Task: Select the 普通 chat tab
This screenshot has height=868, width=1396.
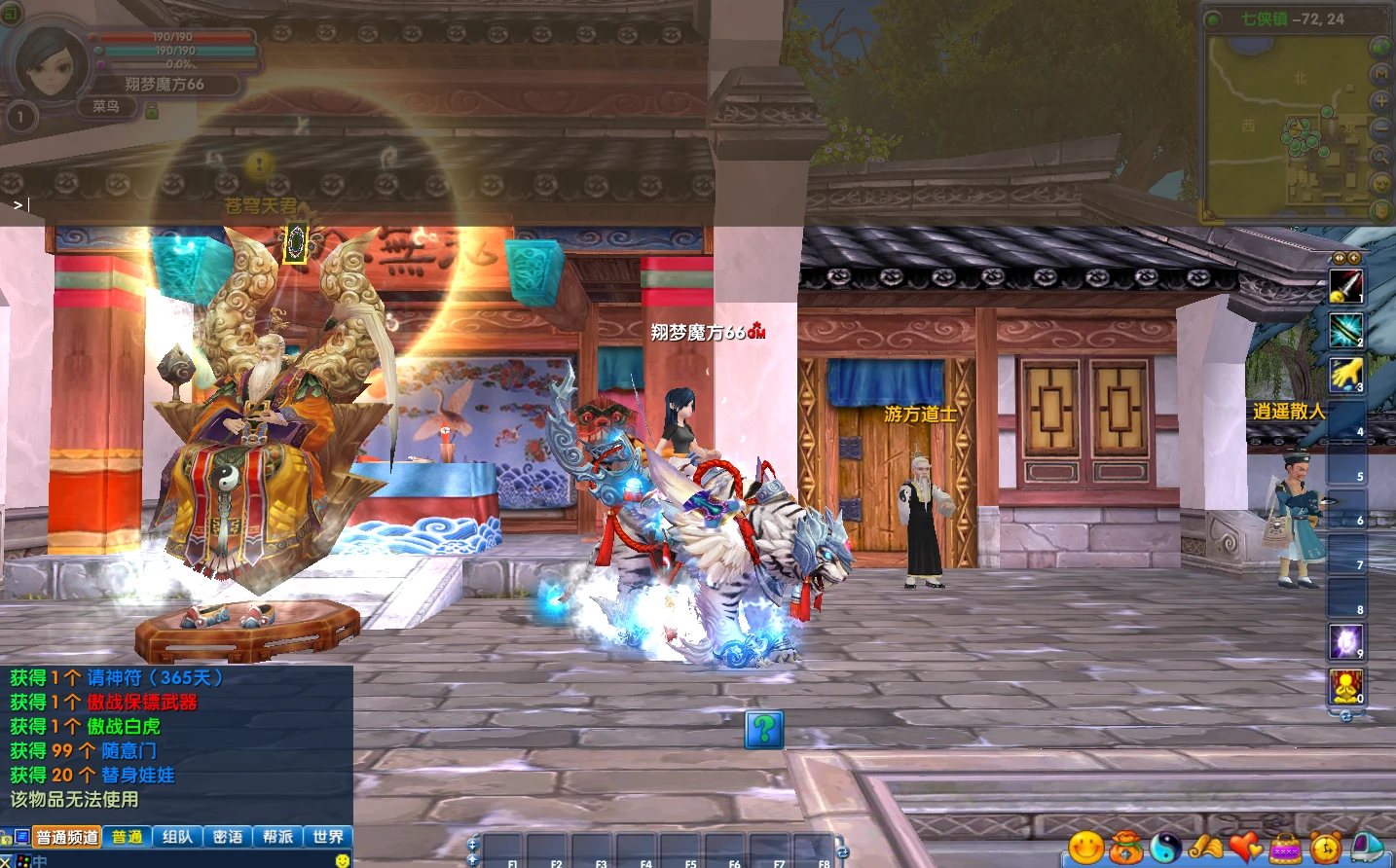Action: click(127, 837)
